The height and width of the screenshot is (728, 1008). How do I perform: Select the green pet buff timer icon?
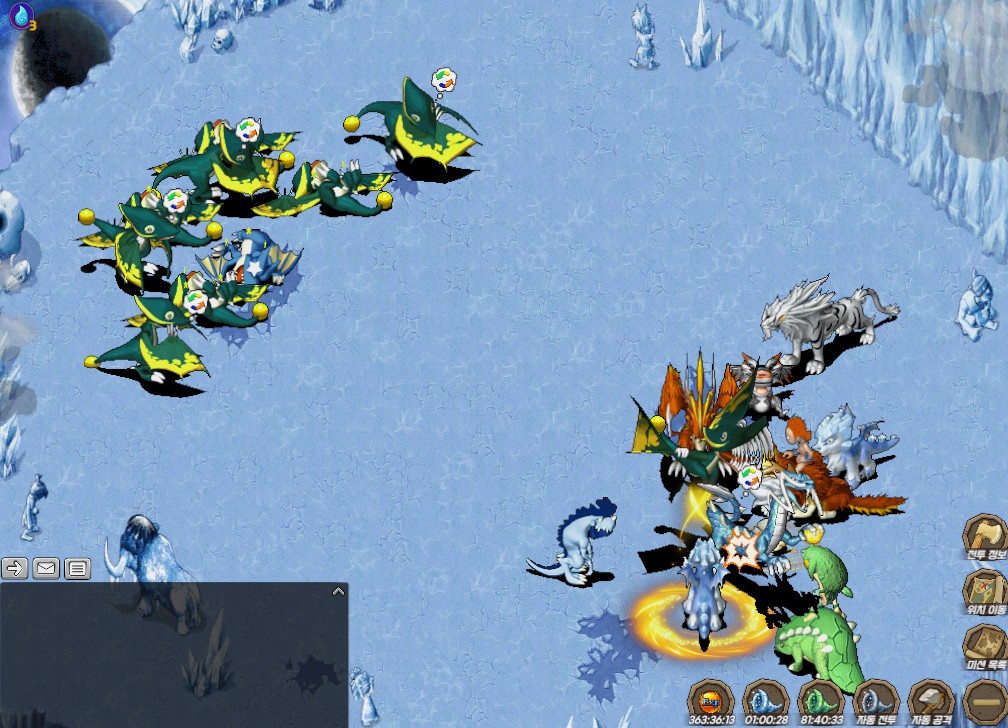(819, 698)
